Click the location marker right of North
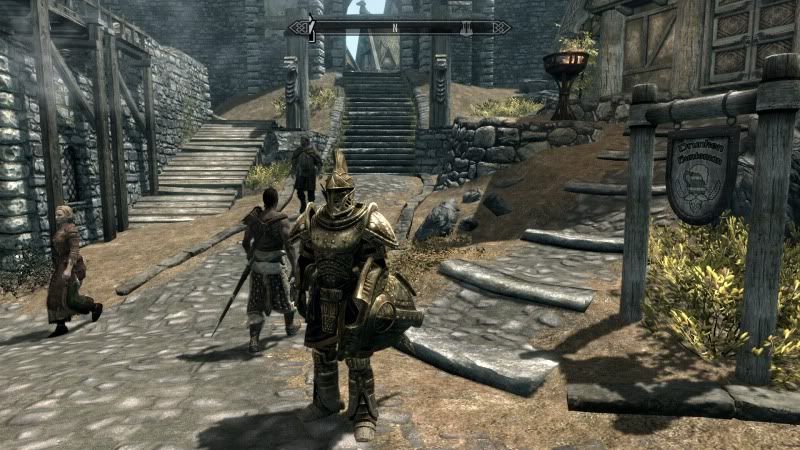 (x=465, y=27)
